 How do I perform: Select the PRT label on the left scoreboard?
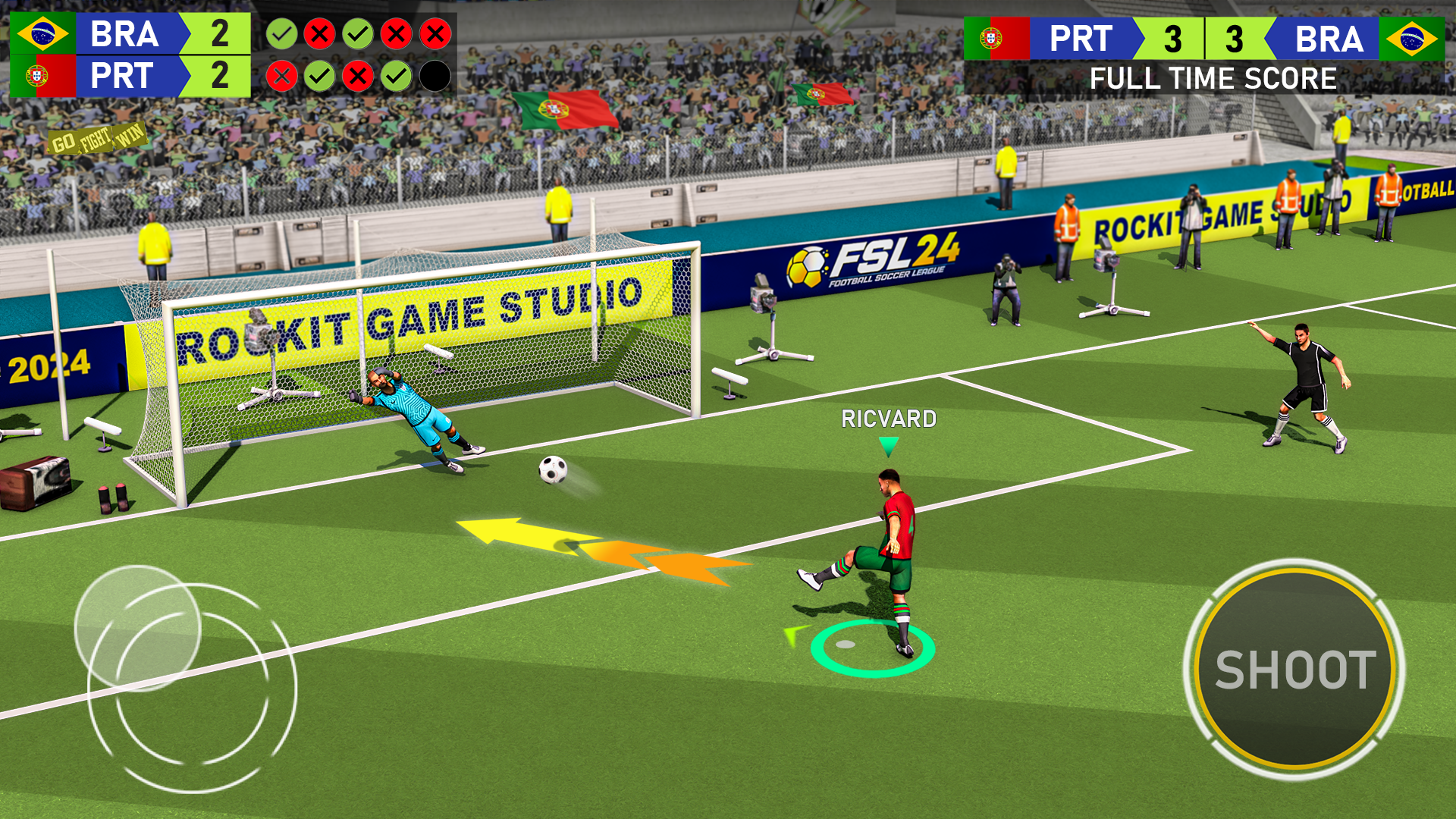pos(124,76)
